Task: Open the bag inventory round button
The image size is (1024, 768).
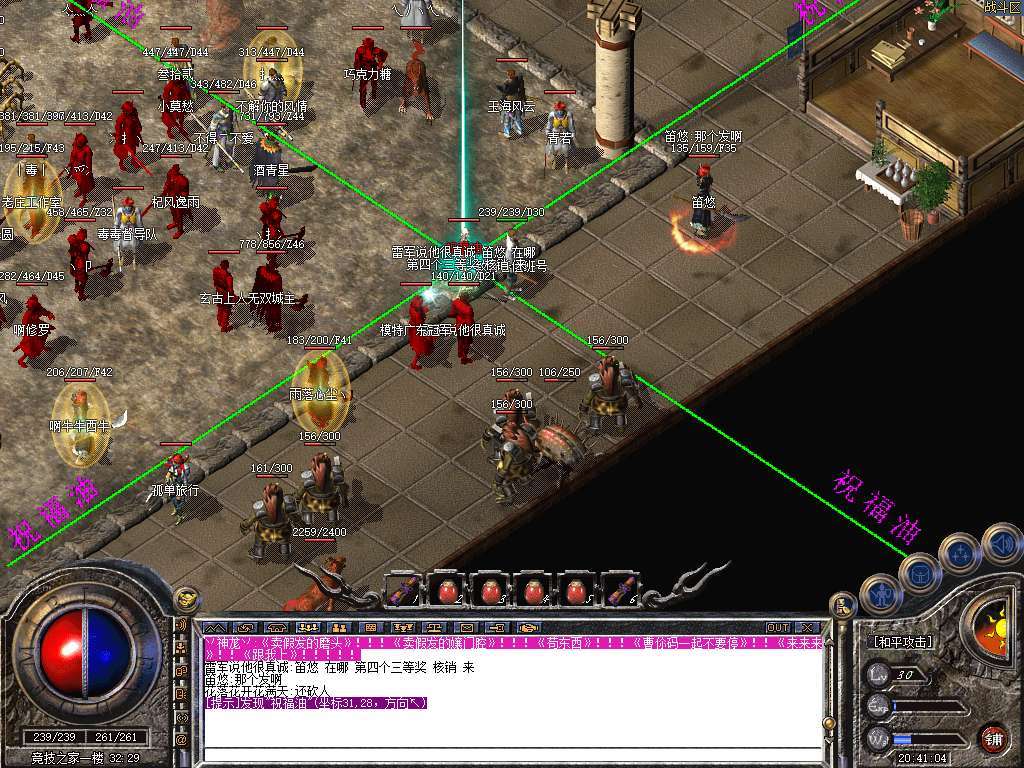Action: (x=919, y=573)
